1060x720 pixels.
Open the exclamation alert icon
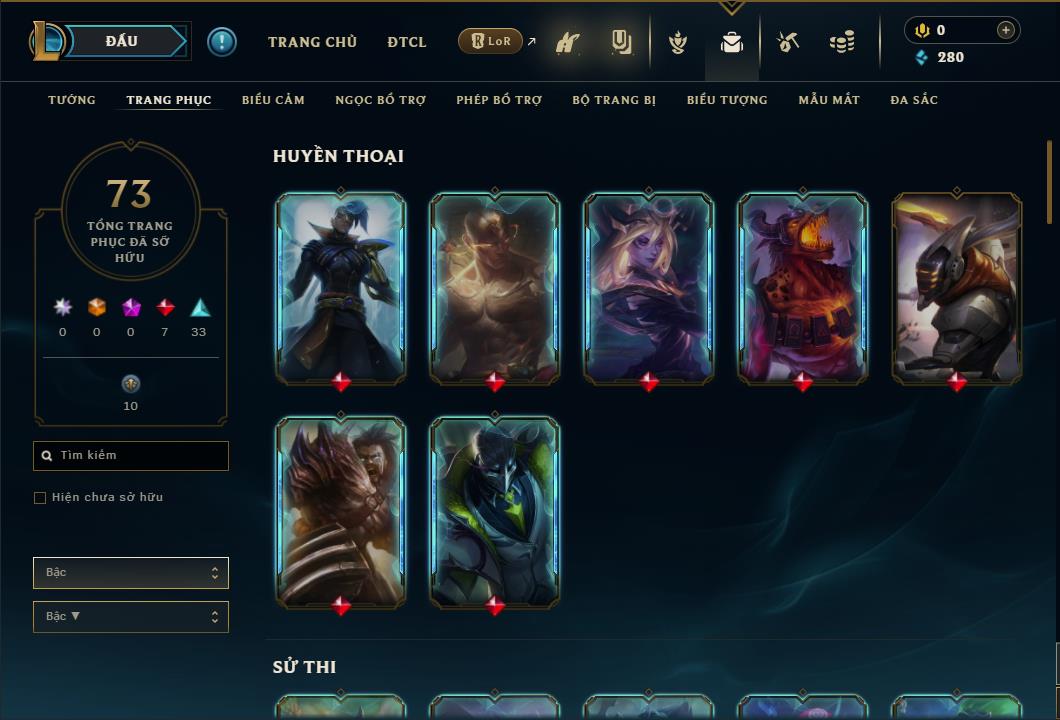pos(222,42)
